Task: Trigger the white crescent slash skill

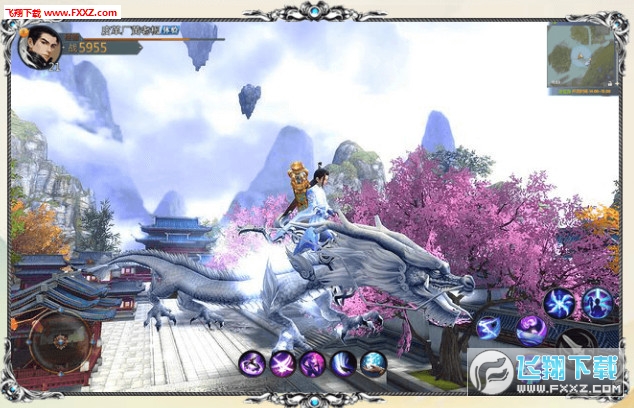Action: (x=343, y=364)
